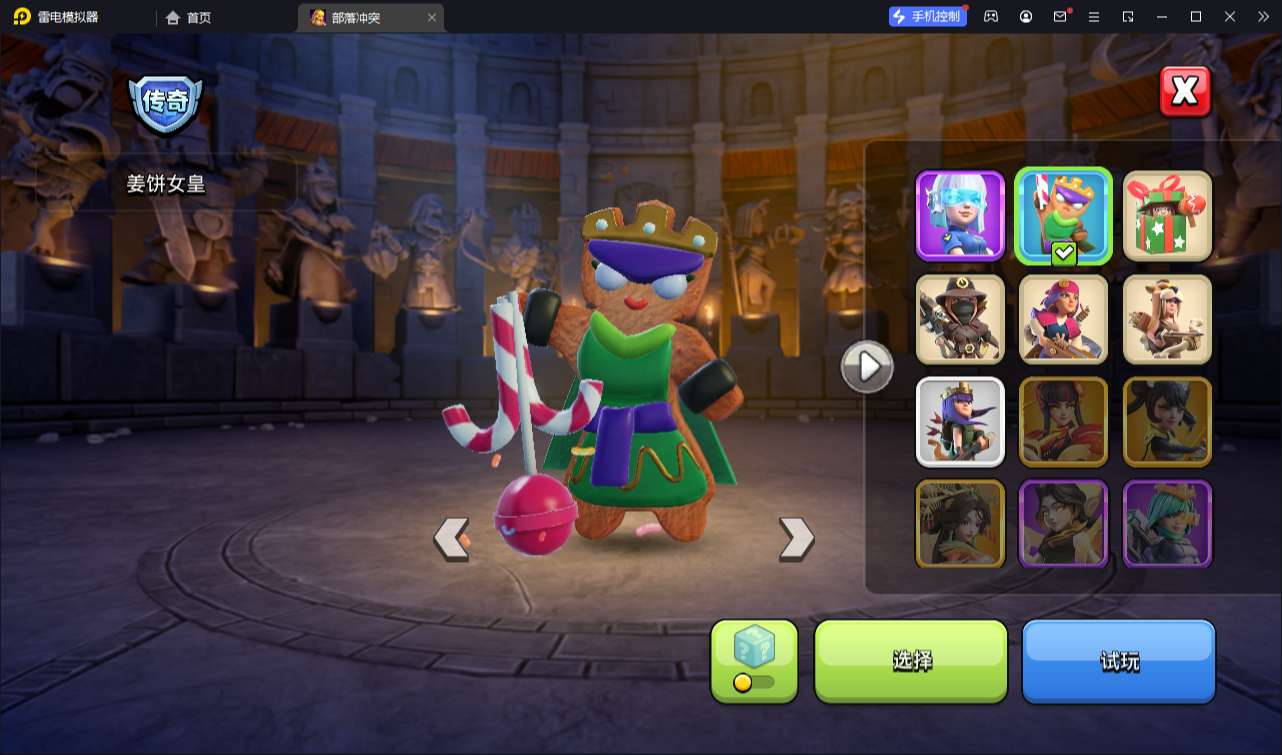Select the pink-haired queen skin thumbnail

pos(1064,319)
